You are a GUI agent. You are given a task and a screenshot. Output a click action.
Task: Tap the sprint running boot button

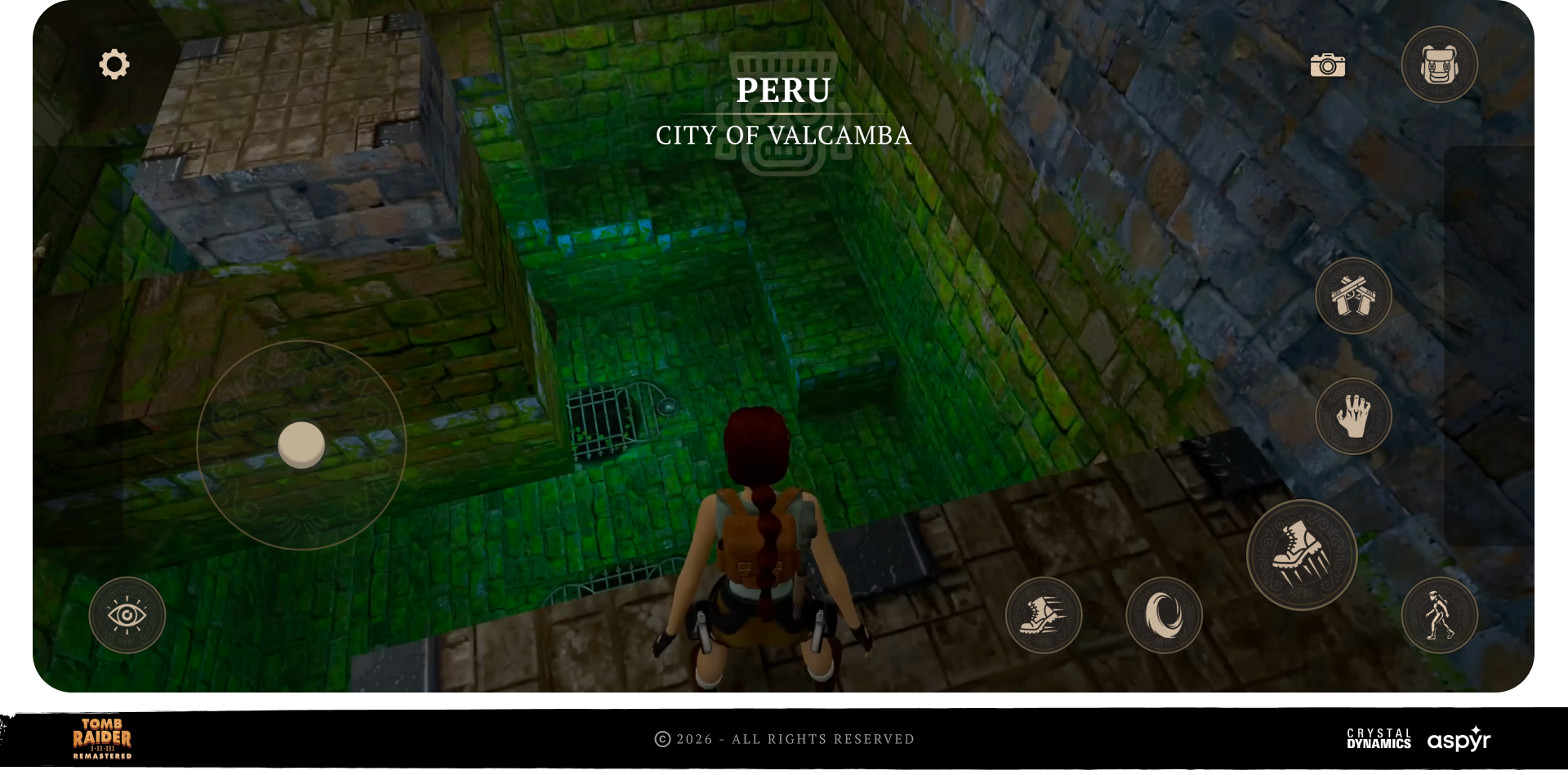click(1044, 615)
